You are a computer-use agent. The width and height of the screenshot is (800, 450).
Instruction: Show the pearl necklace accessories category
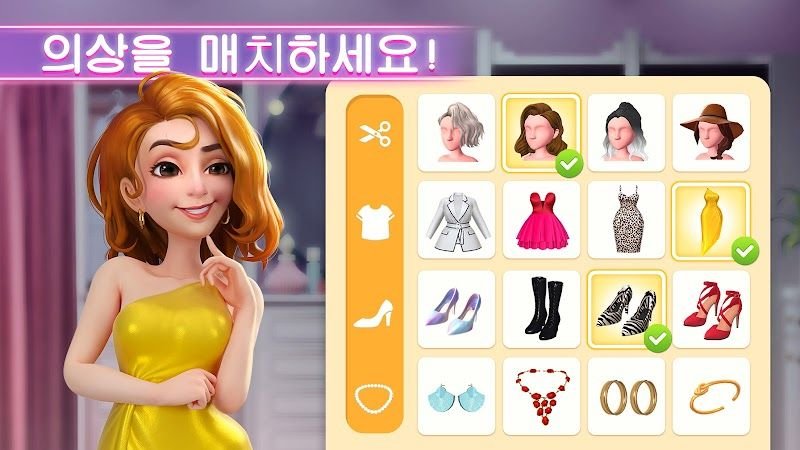[x=372, y=399]
